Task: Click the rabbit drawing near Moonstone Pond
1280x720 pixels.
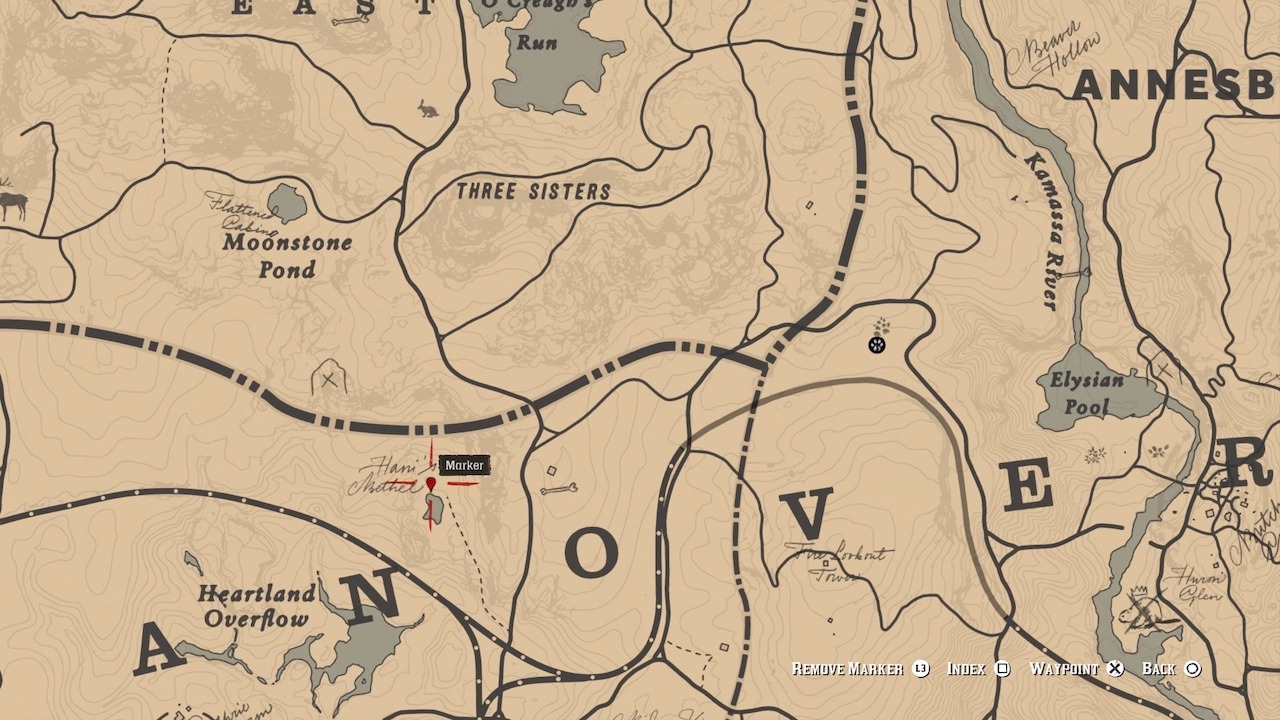Action: coord(430,106)
